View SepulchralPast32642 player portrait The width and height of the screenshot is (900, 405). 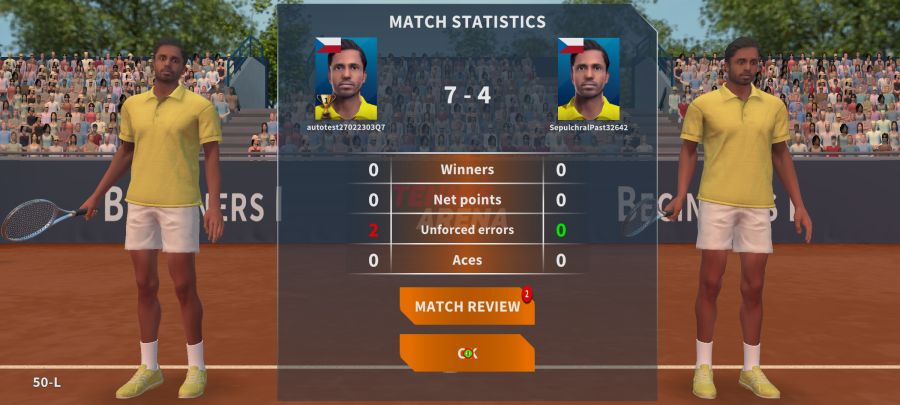(588, 79)
